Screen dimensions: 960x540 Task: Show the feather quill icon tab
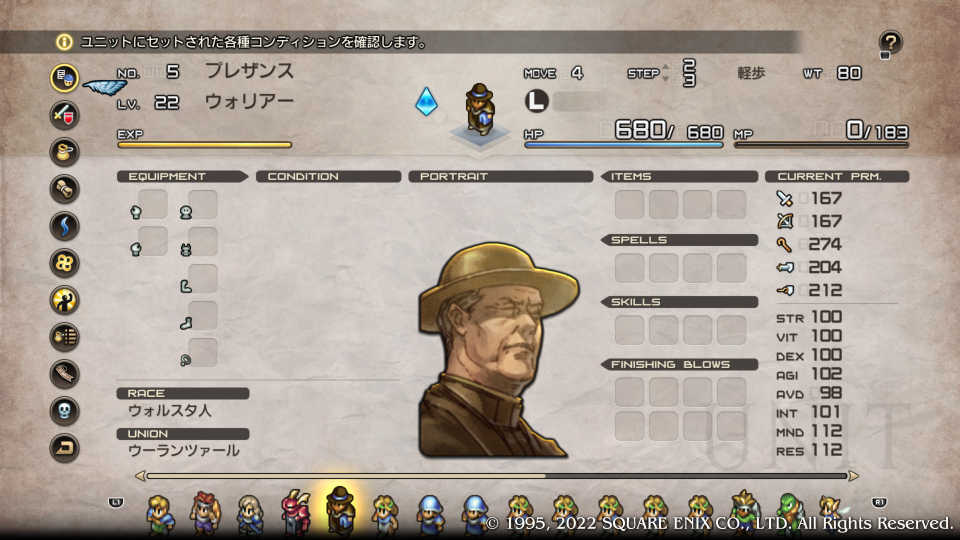pos(65,374)
